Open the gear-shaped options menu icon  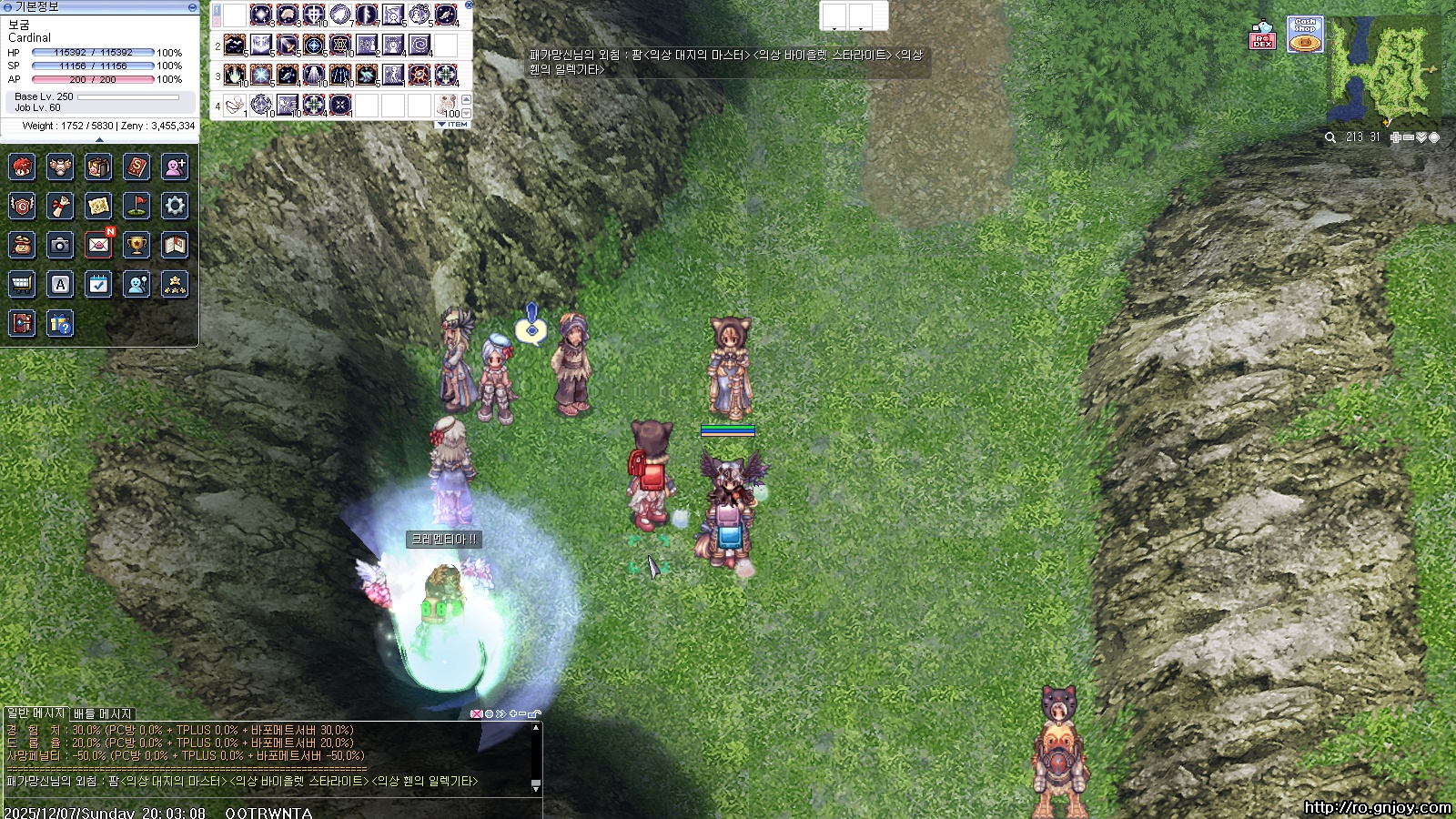175,206
